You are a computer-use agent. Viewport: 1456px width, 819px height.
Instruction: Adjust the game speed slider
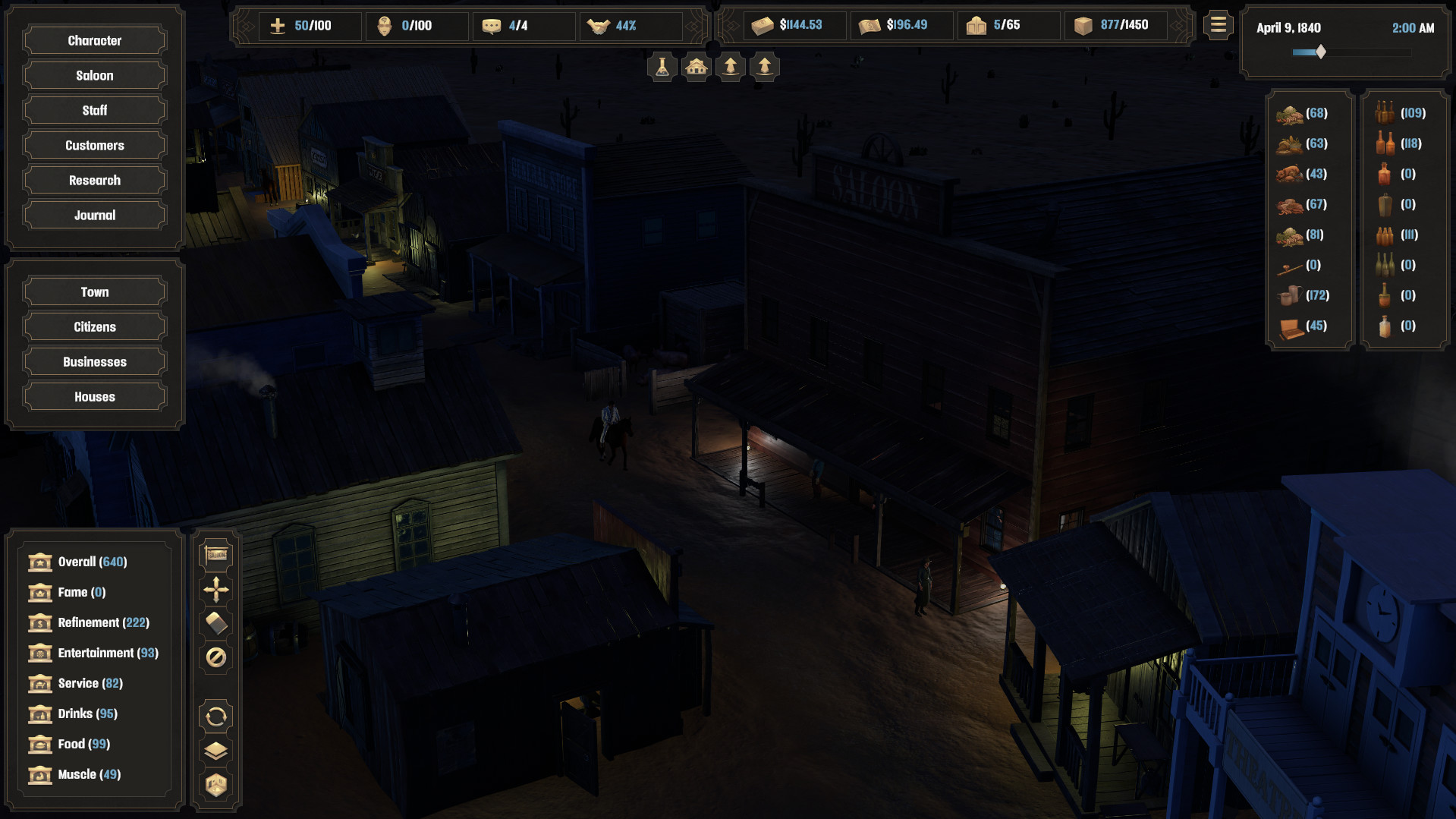coord(1319,52)
